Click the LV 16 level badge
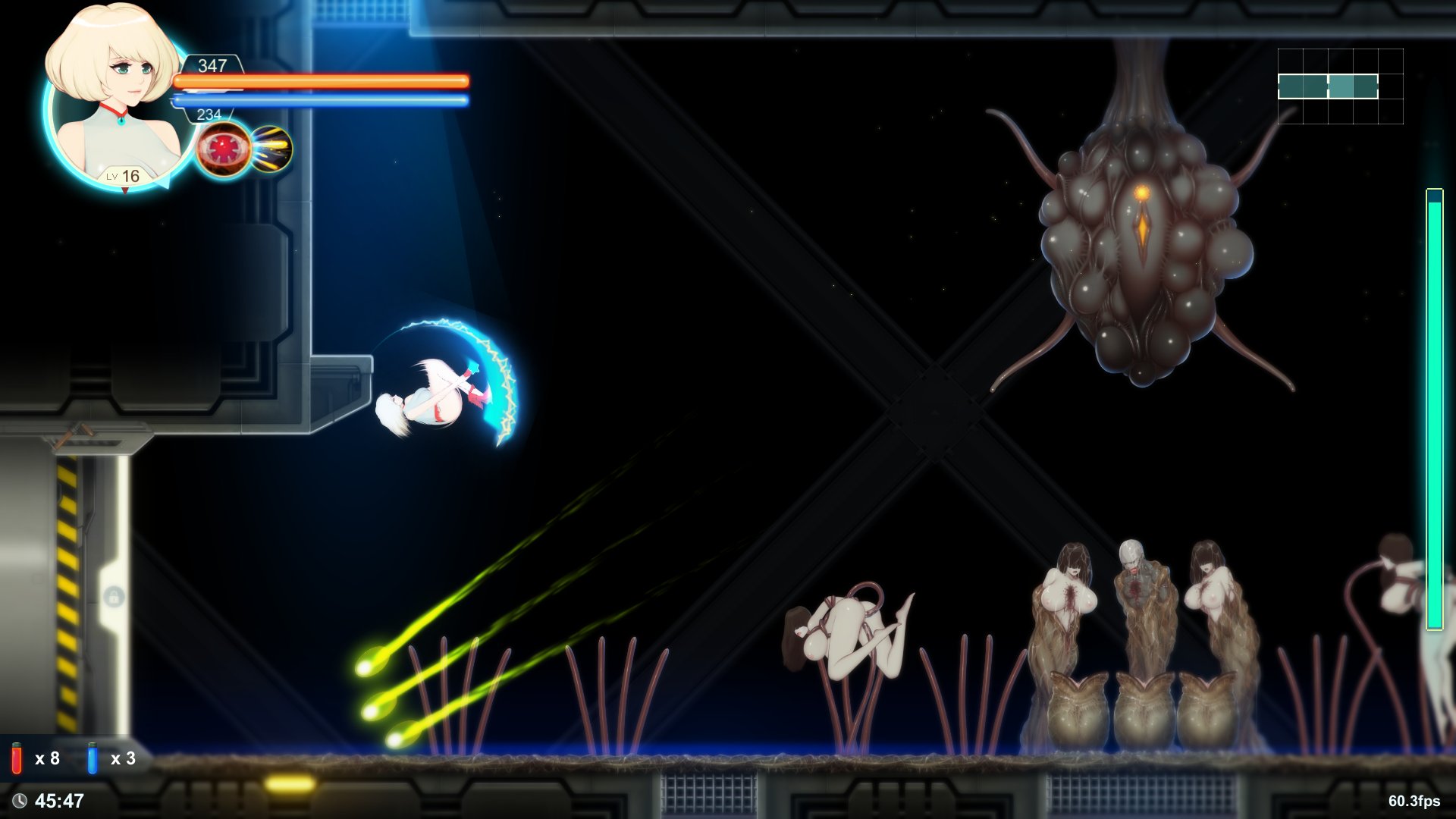The width and height of the screenshot is (1456, 819). [x=123, y=176]
